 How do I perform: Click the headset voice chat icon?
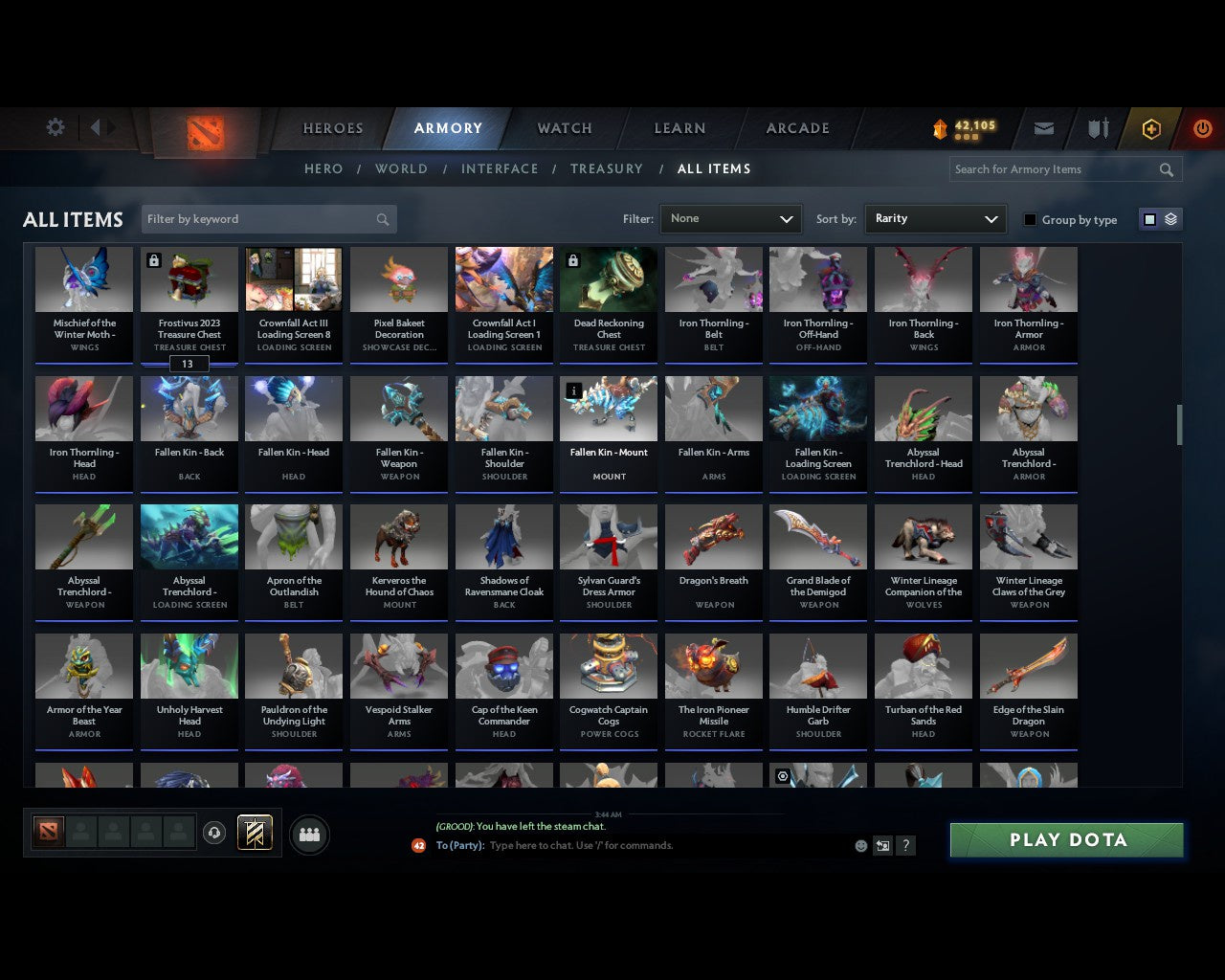click(215, 832)
